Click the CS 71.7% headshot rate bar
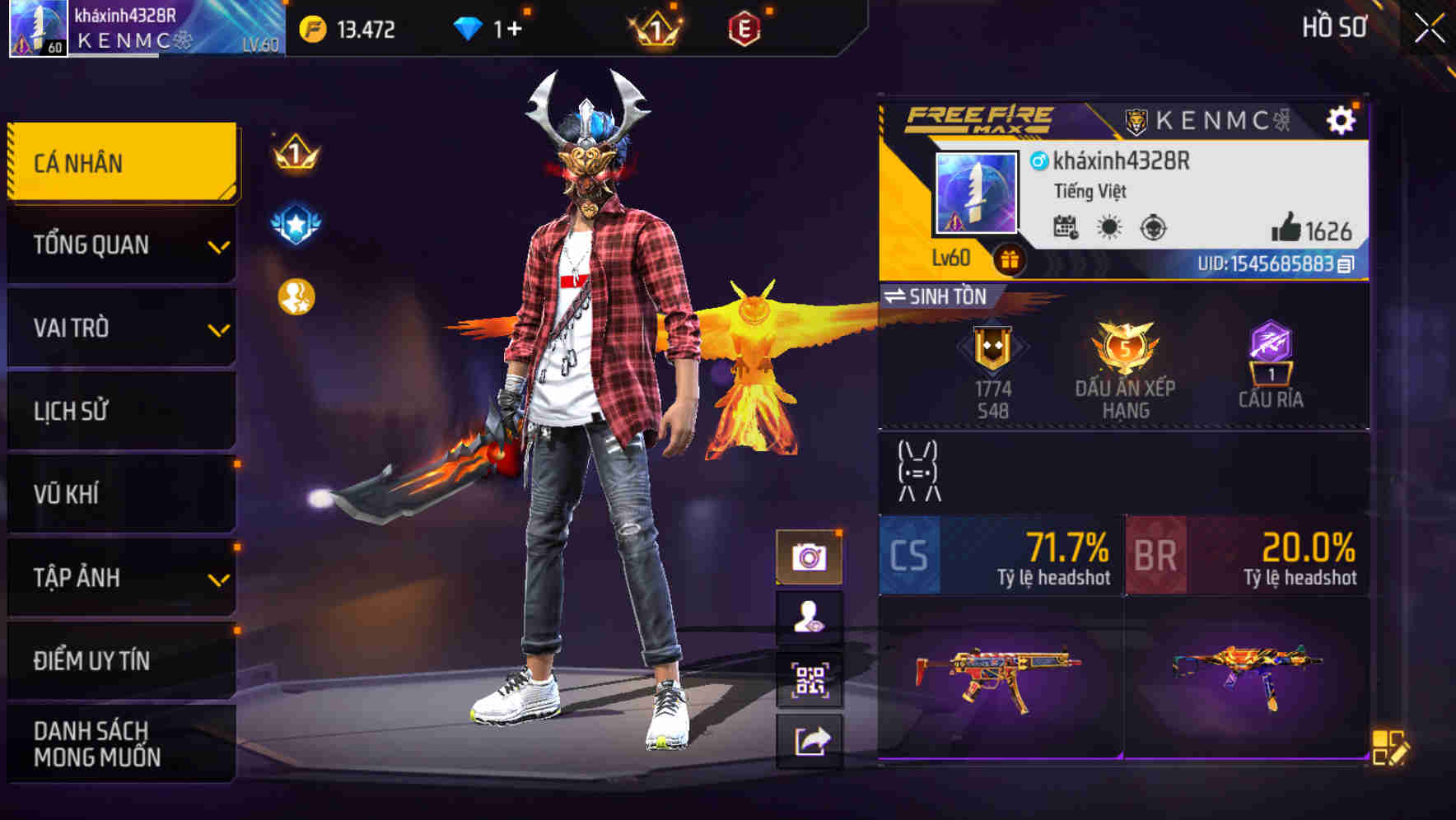This screenshot has height=820, width=1456. (x=999, y=557)
